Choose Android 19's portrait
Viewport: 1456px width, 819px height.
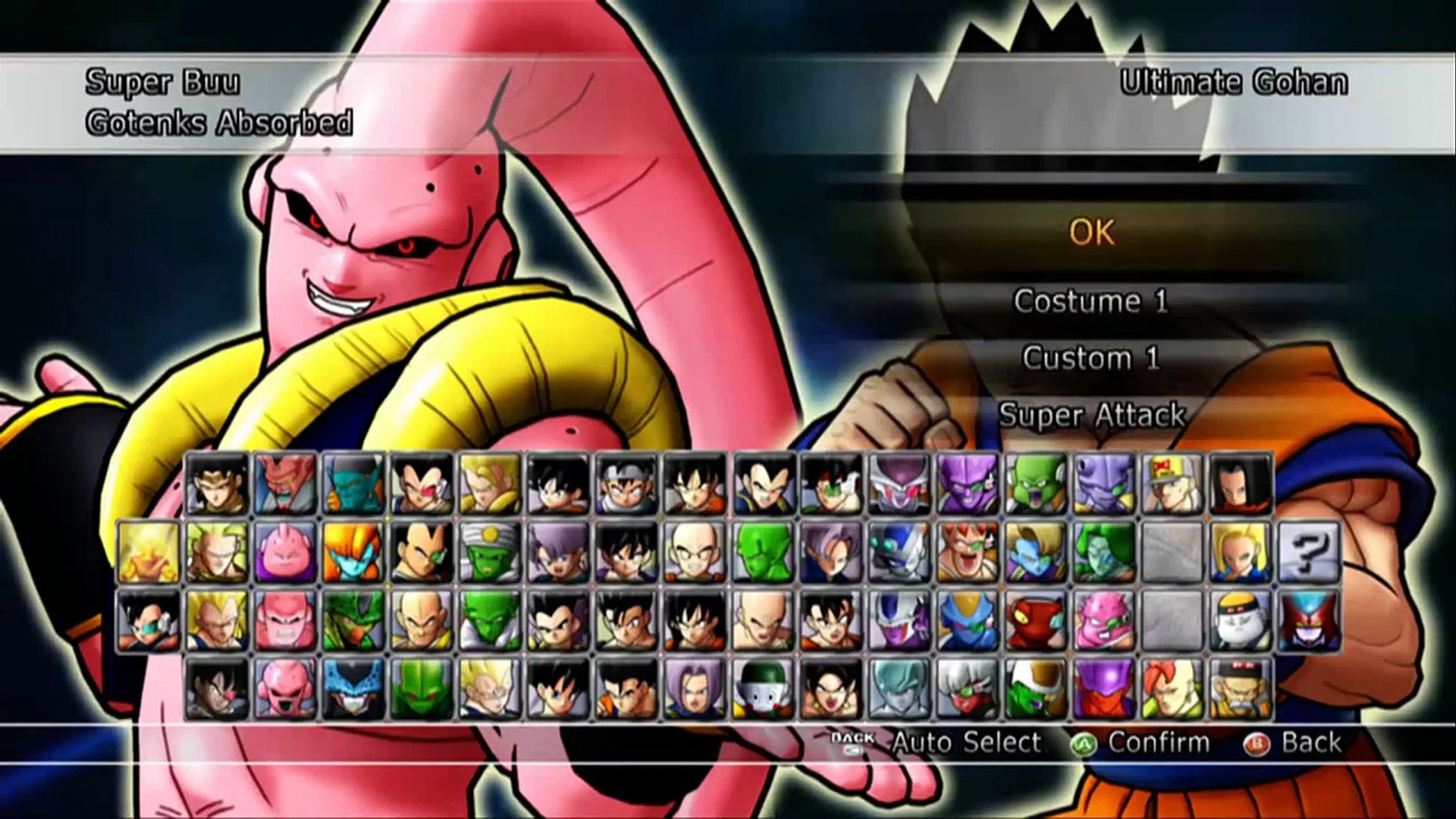click(1241, 620)
